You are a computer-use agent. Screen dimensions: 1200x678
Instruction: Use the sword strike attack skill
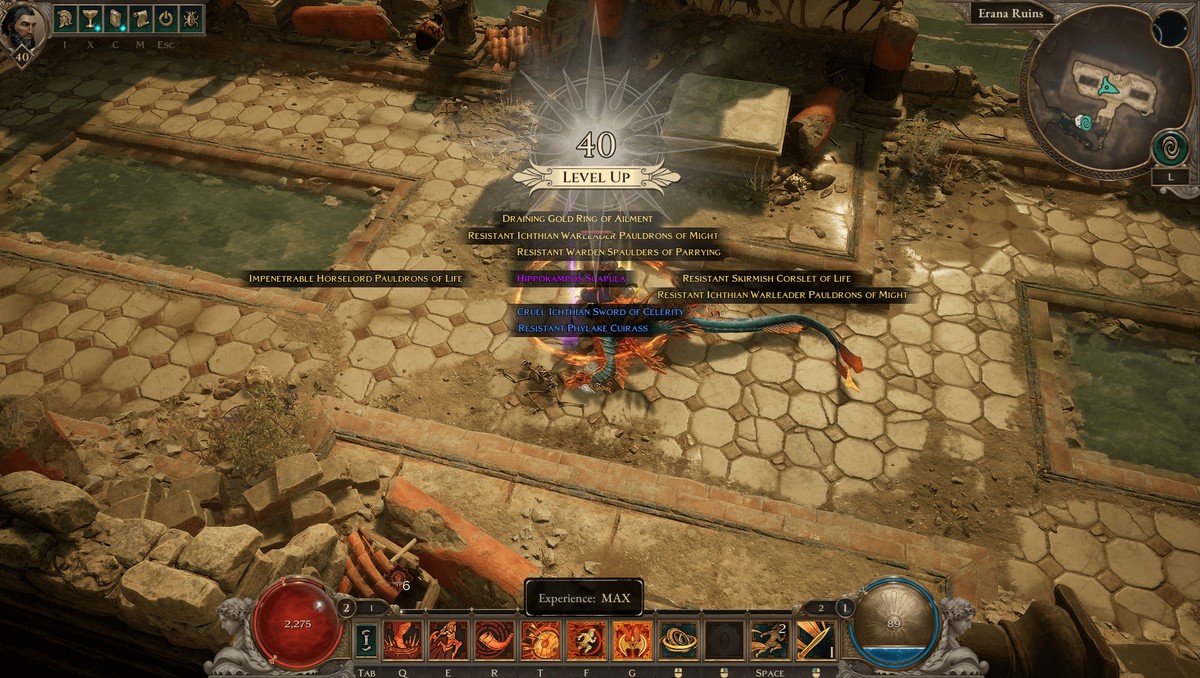coord(815,640)
